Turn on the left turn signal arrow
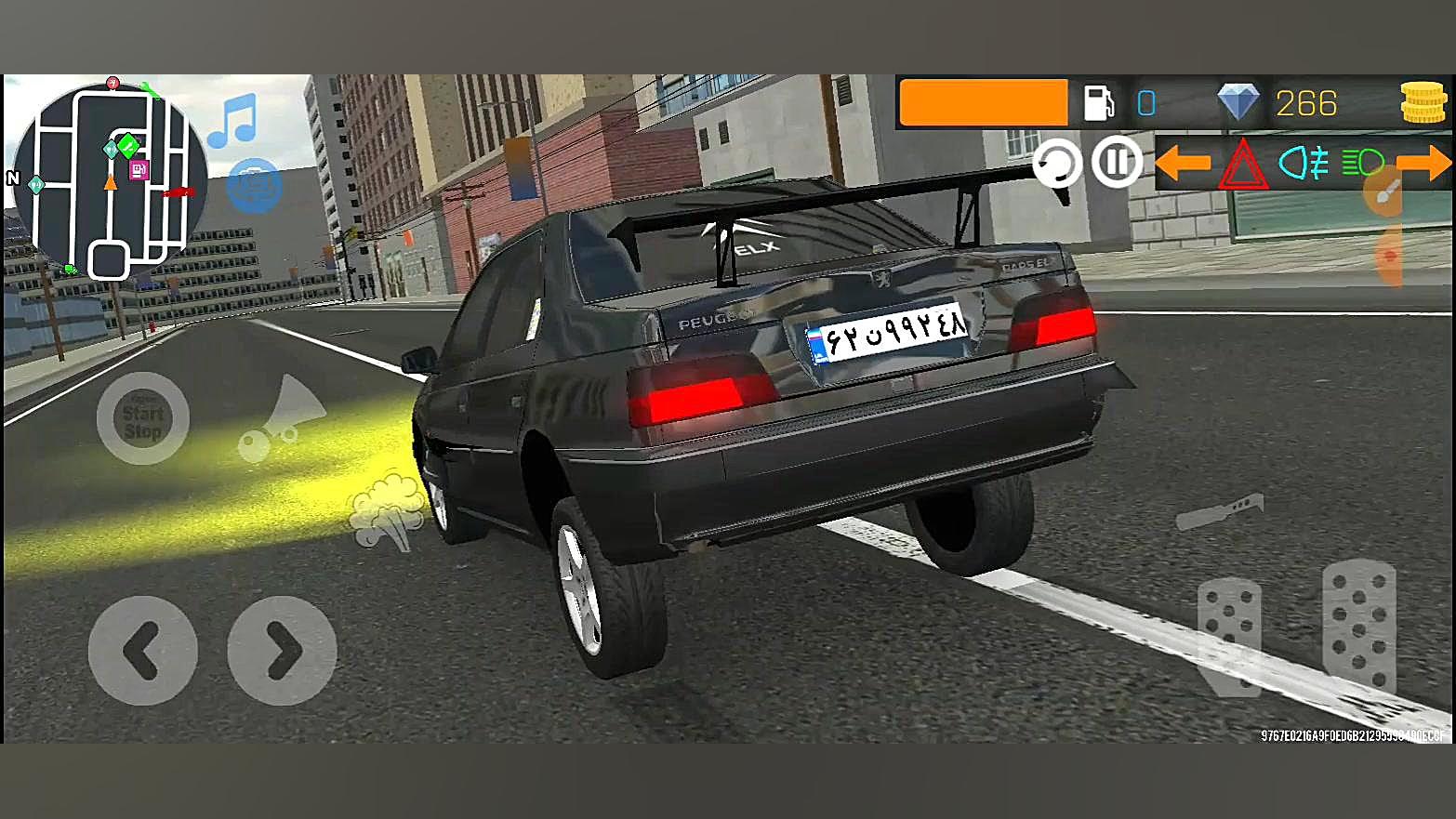The height and width of the screenshot is (819, 1456). (1183, 164)
